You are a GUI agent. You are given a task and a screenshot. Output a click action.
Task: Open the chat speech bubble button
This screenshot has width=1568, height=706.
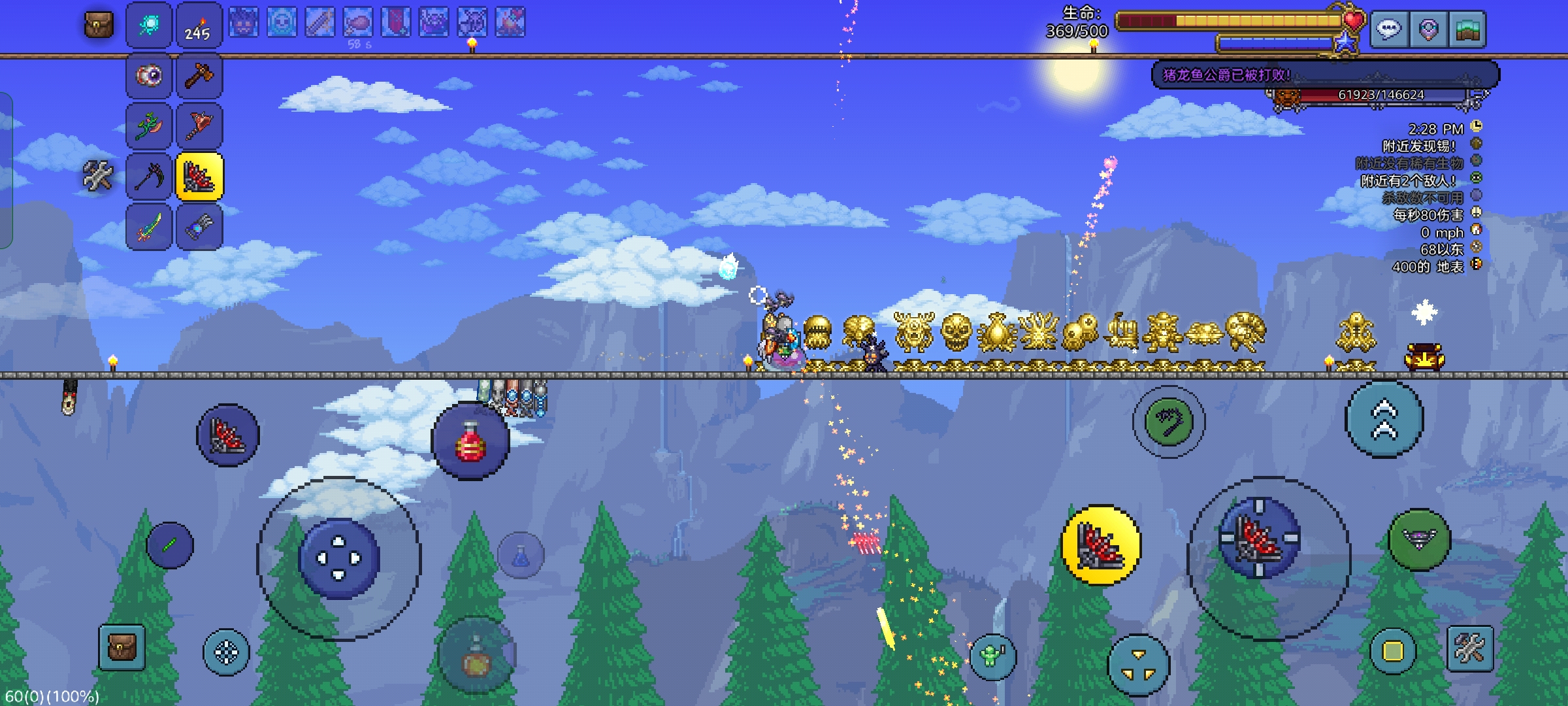click(1388, 29)
